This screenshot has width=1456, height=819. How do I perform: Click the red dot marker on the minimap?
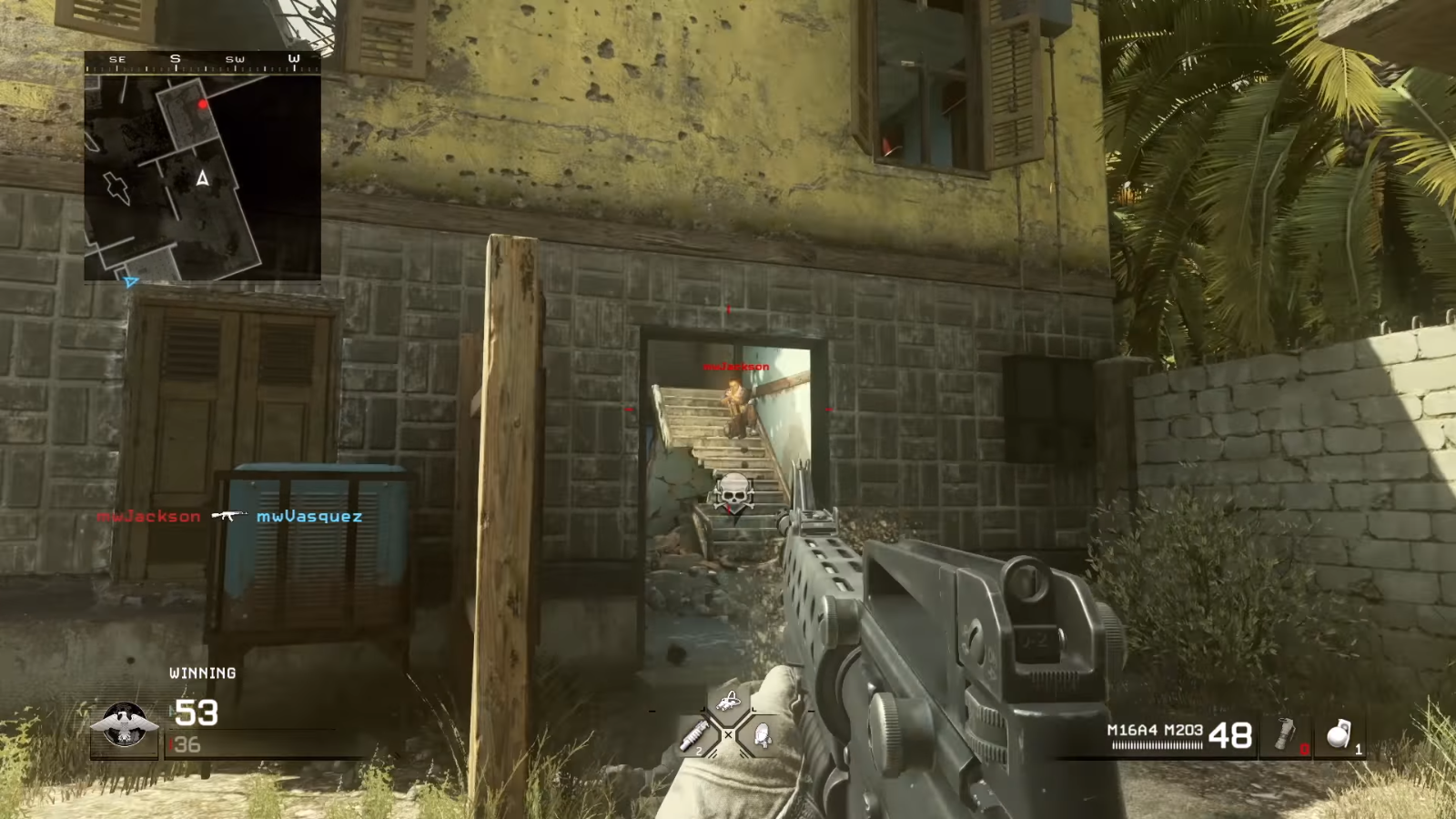[203, 103]
